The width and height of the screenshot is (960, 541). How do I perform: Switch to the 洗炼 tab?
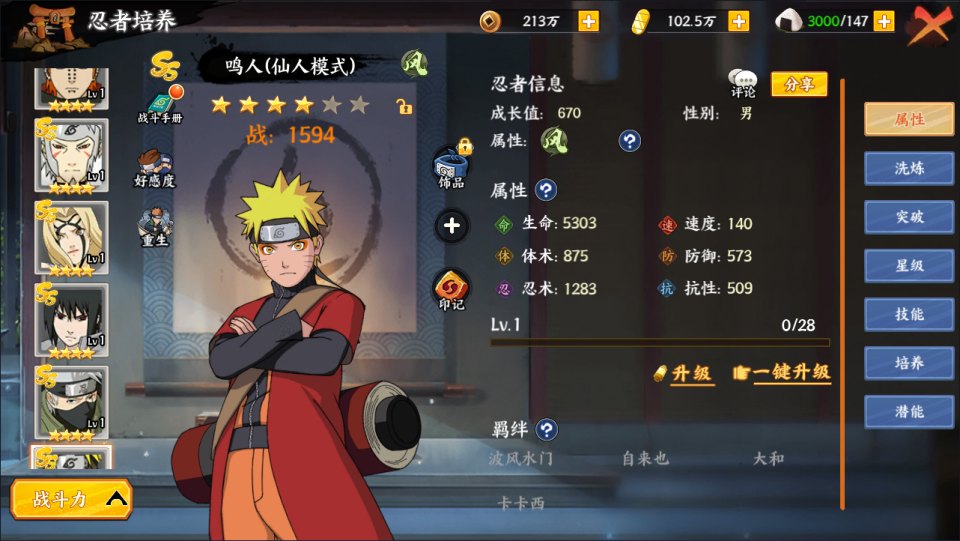(908, 168)
